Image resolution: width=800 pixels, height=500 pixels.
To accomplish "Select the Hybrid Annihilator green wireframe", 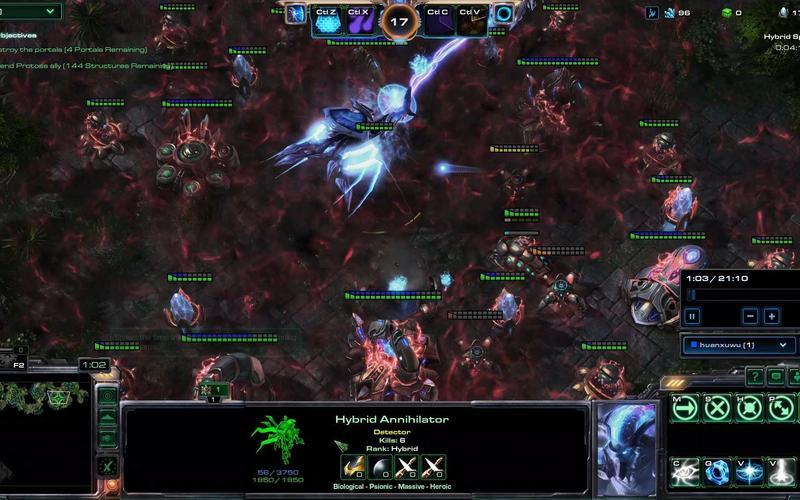I will point(279,441).
